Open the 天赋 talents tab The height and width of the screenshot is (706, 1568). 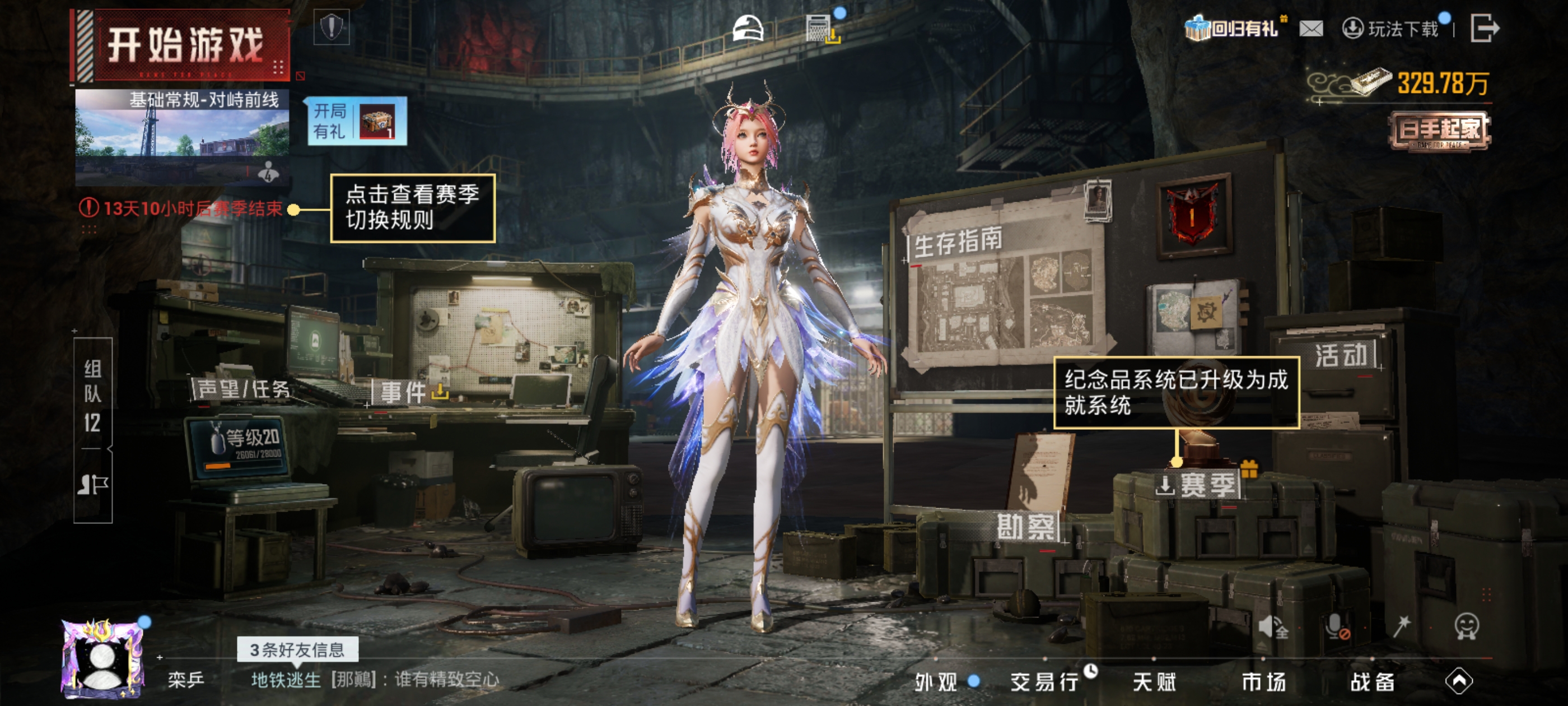pos(1154,682)
